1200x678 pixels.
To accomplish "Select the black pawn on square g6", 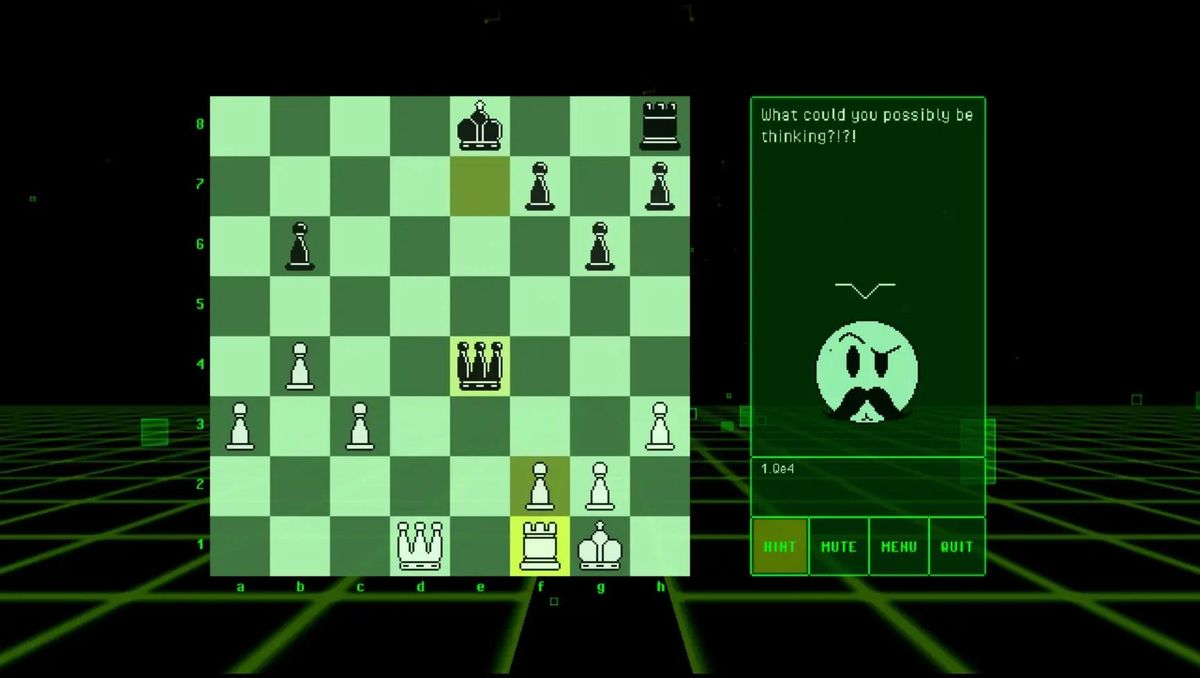I will 600,246.
